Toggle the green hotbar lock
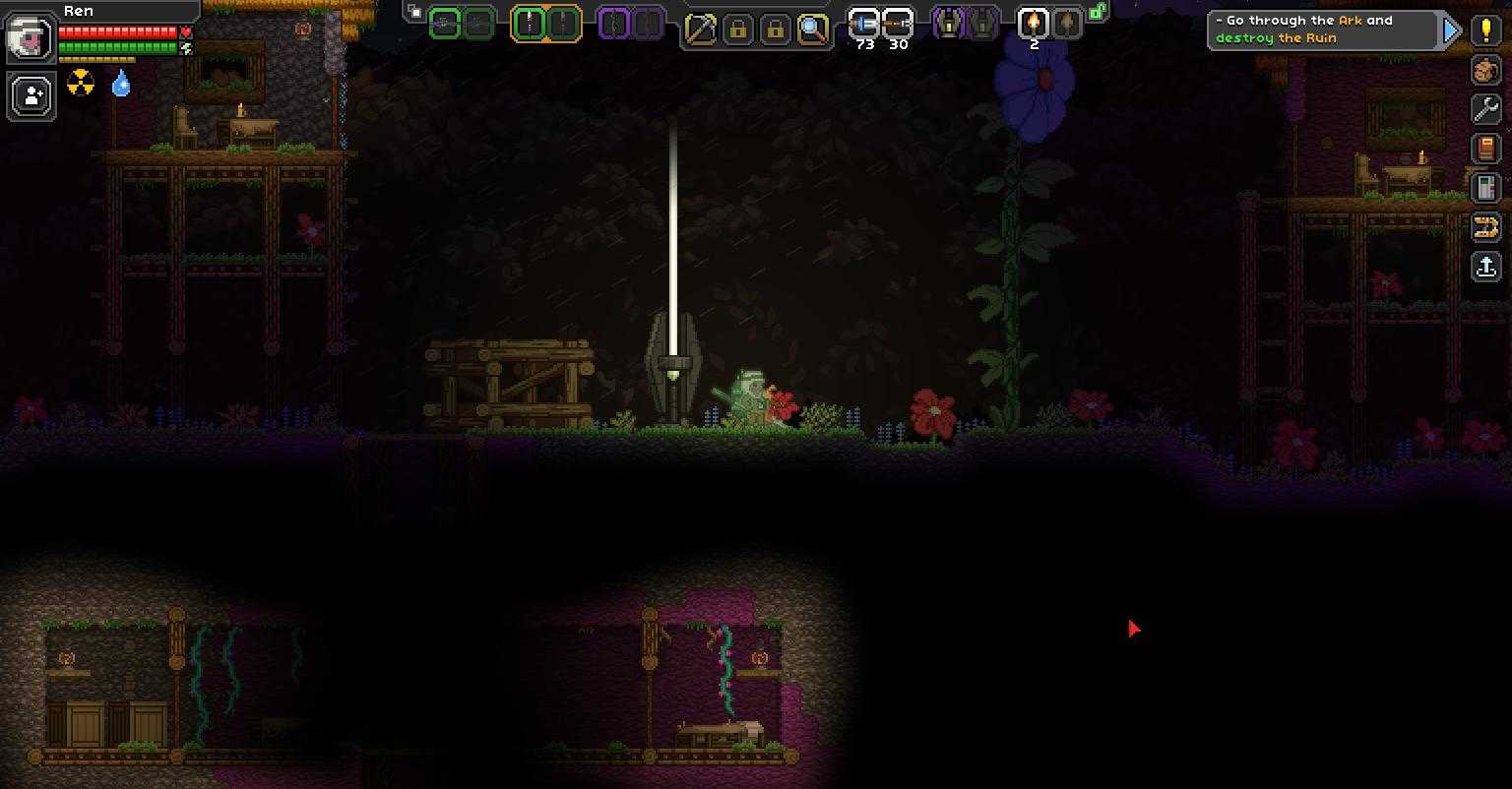Screen dimensions: 1512x789 pos(1097,13)
